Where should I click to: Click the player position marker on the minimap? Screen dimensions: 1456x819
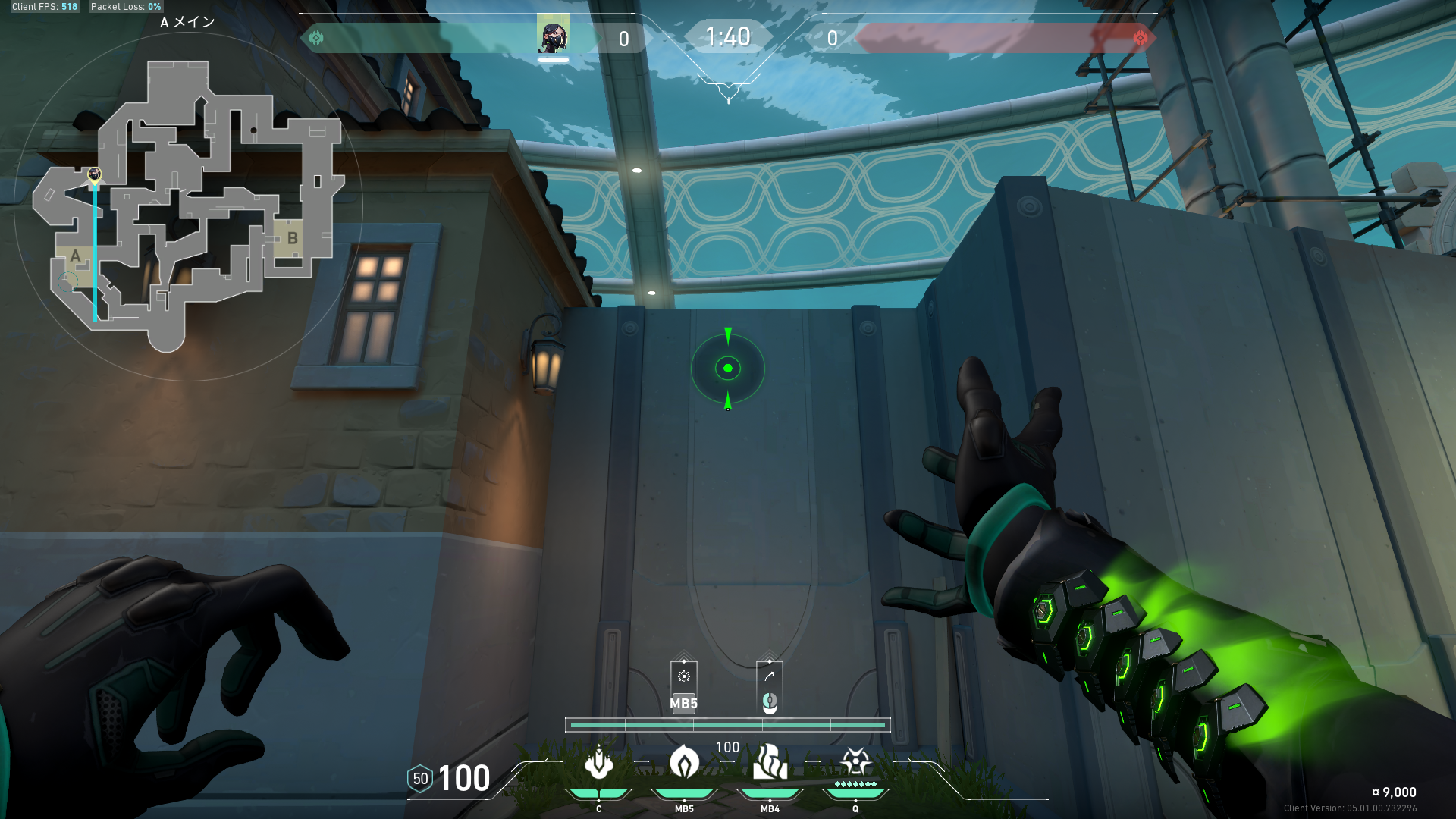[95, 176]
